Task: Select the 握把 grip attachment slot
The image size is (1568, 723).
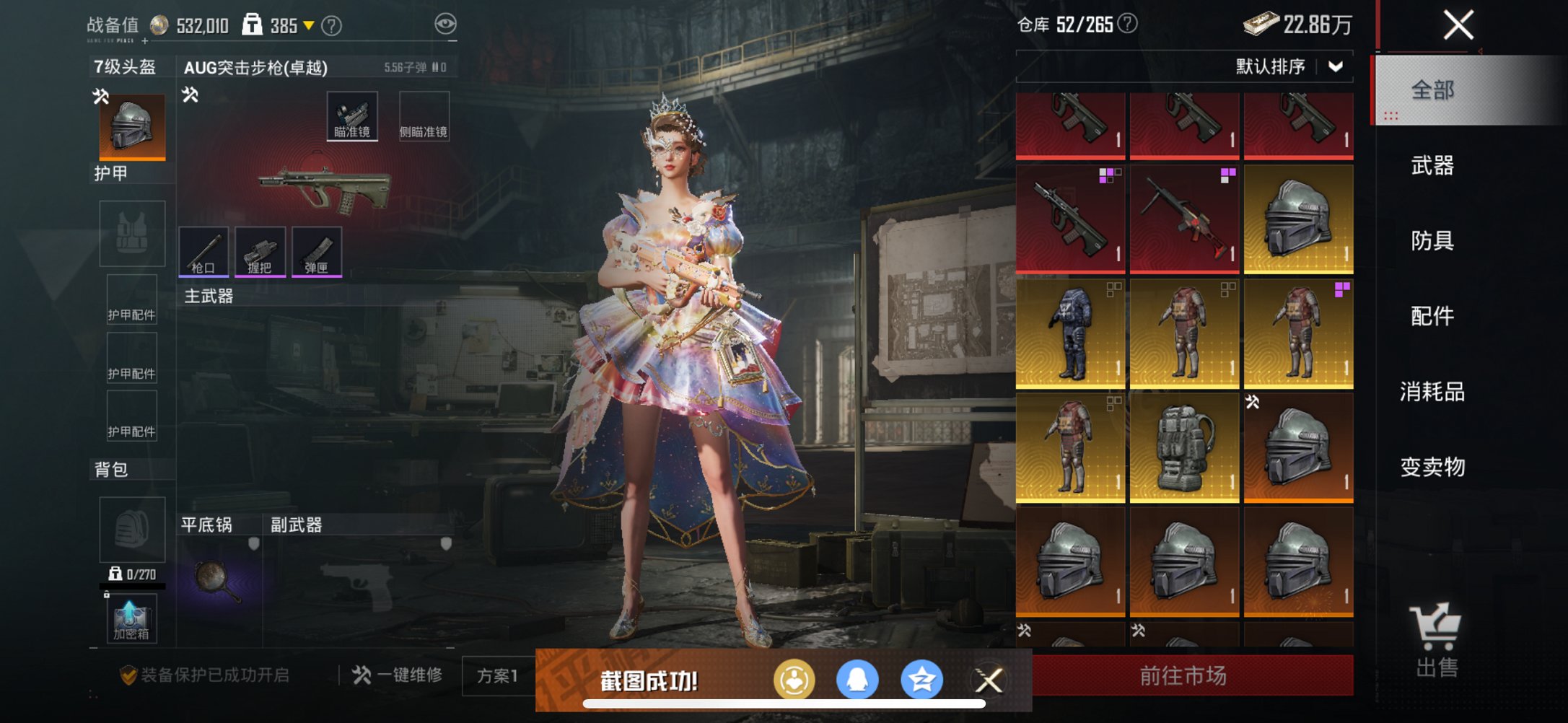Action: (261, 253)
